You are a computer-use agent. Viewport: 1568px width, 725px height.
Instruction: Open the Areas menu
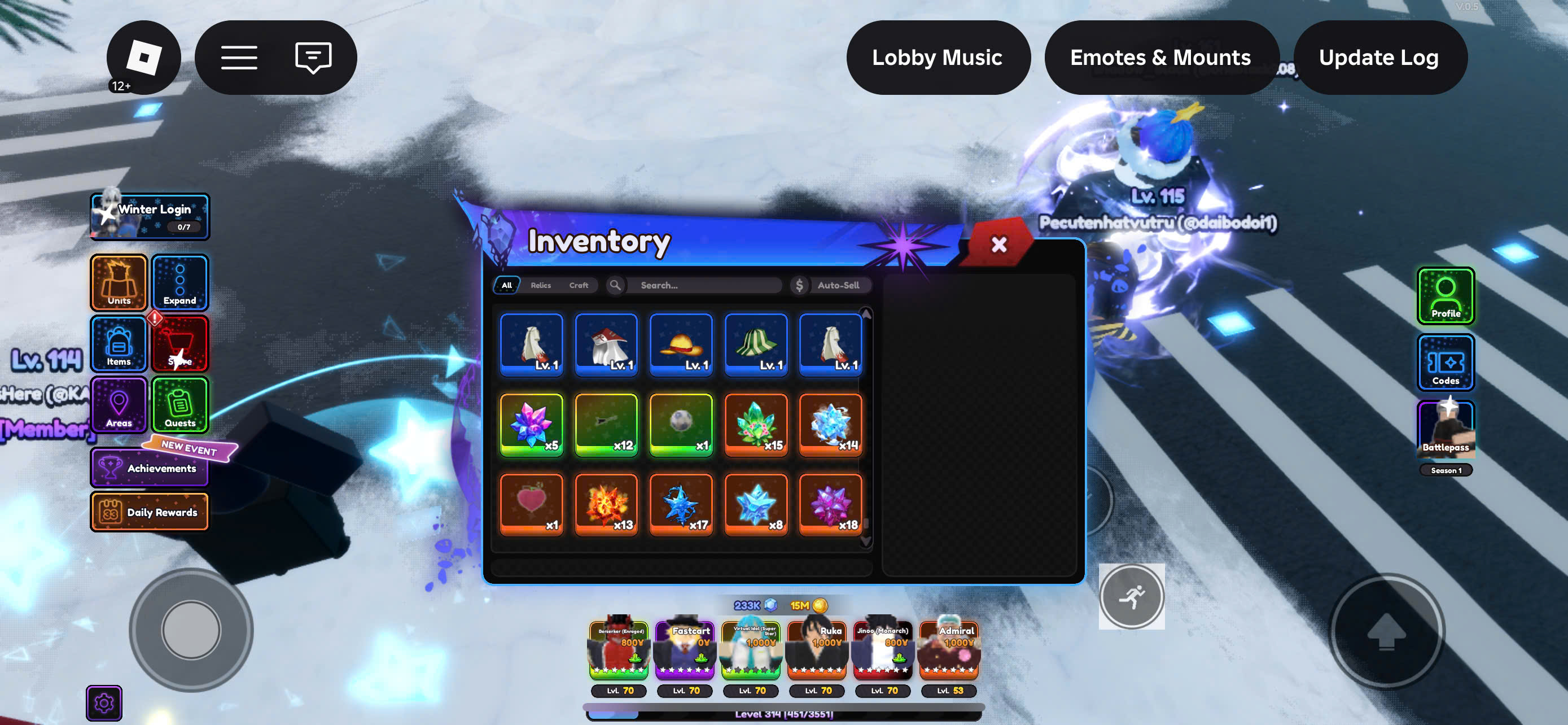[119, 404]
